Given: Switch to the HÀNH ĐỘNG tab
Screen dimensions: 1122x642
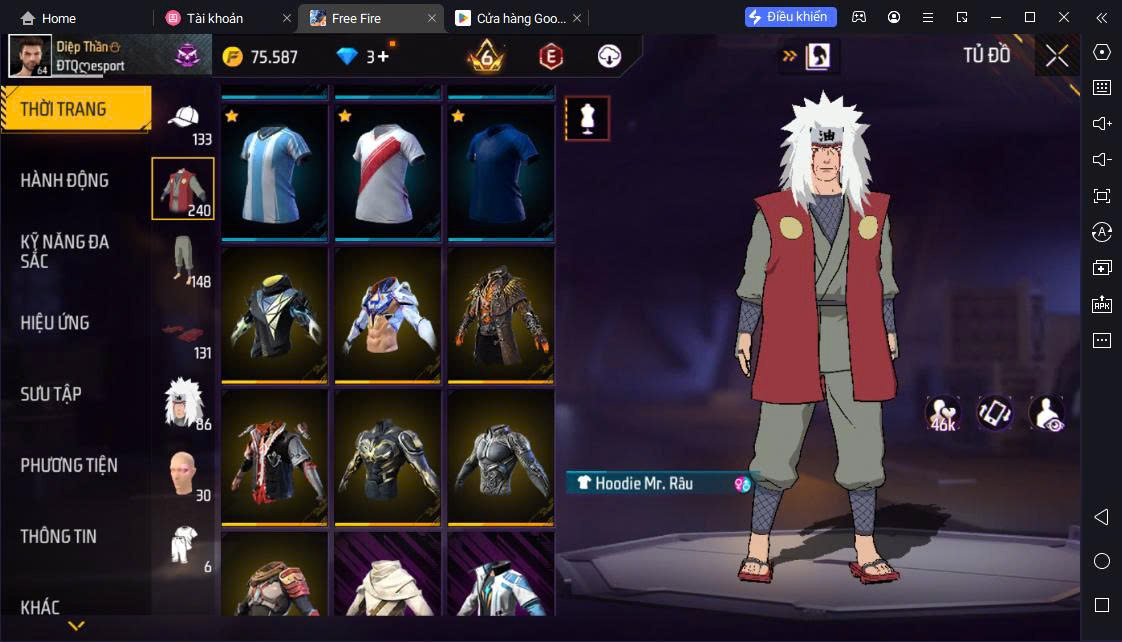Looking at the screenshot, I should coord(65,181).
